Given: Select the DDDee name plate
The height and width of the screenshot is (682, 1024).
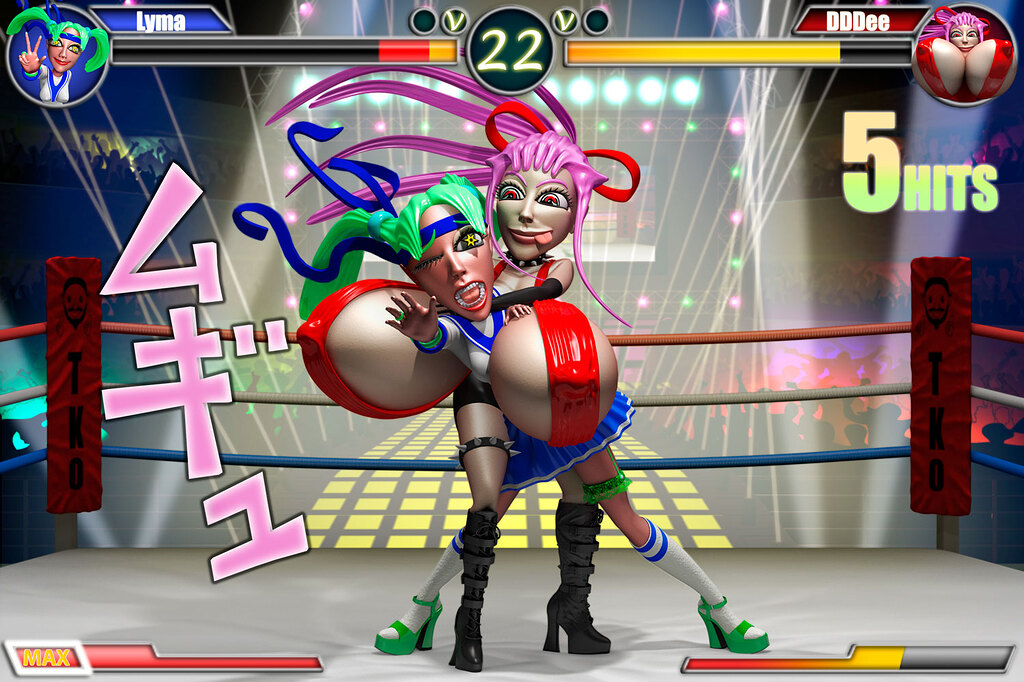Looking at the screenshot, I should 859,21.
